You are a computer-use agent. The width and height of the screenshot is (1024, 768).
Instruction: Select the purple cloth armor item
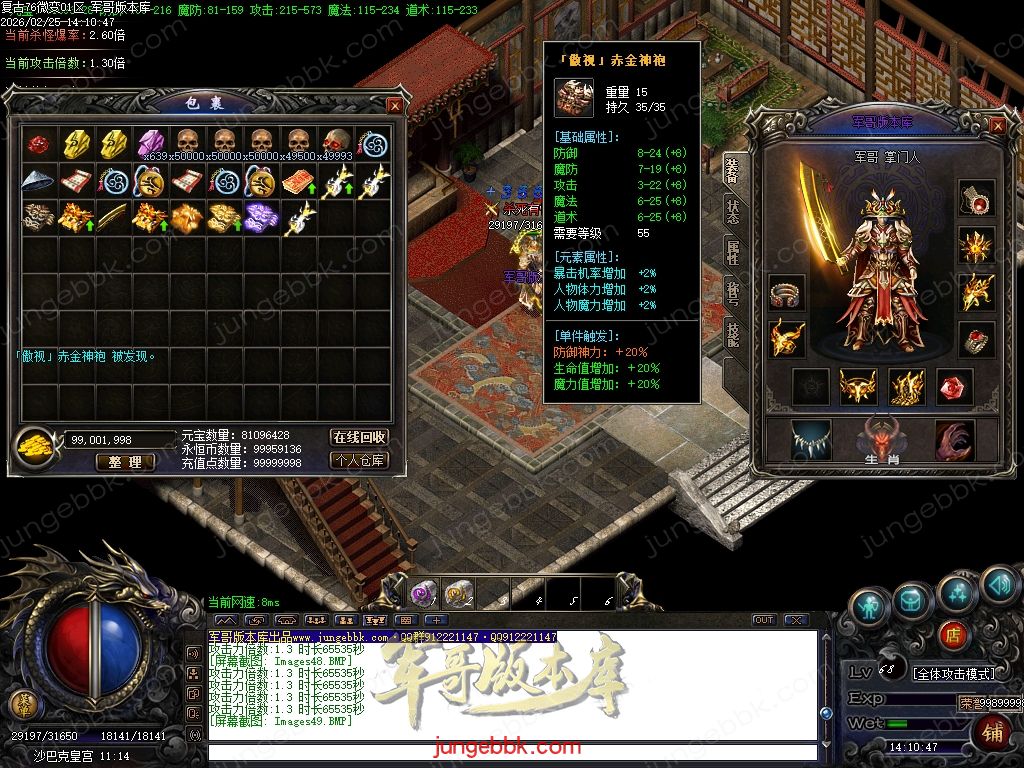[x=261, y=216]
